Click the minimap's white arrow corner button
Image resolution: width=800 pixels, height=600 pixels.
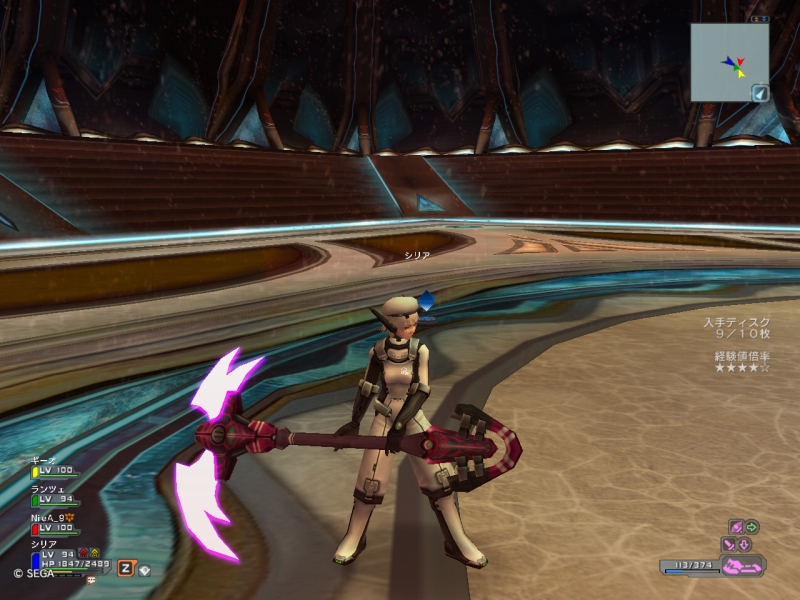point(760,93)
